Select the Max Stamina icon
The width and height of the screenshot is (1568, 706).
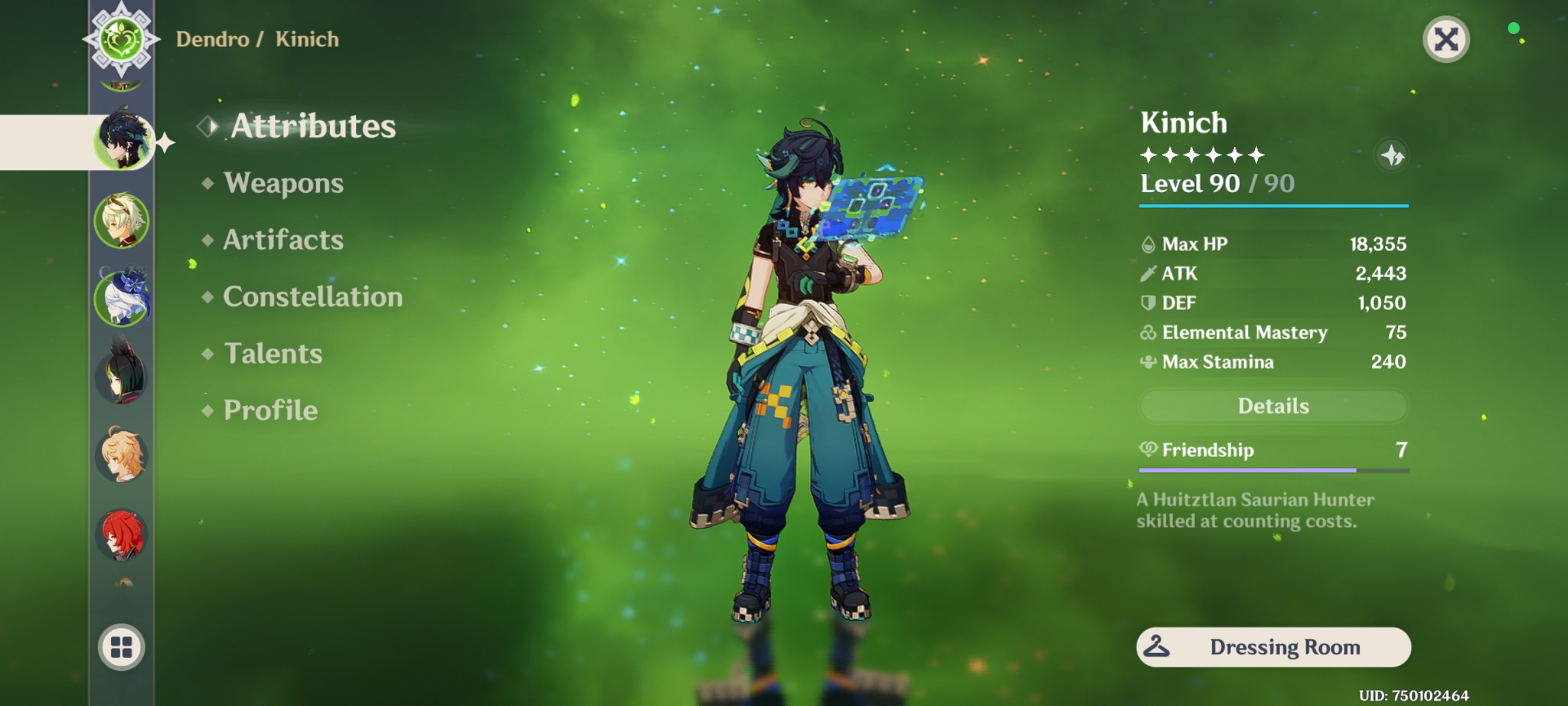click(x=1148, y=361)
